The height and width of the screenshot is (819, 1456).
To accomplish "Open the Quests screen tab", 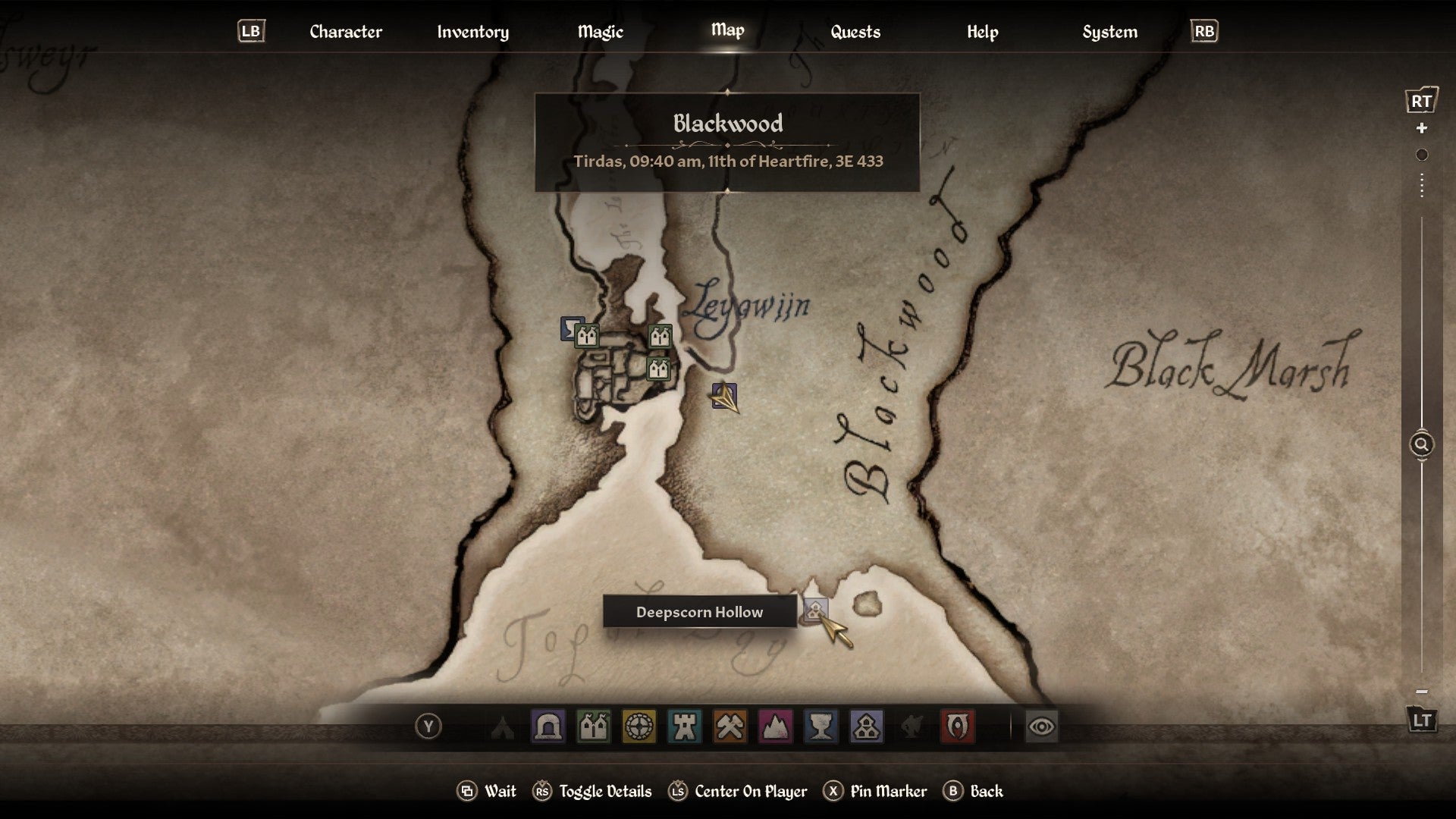I will click(x=854, y=32).
